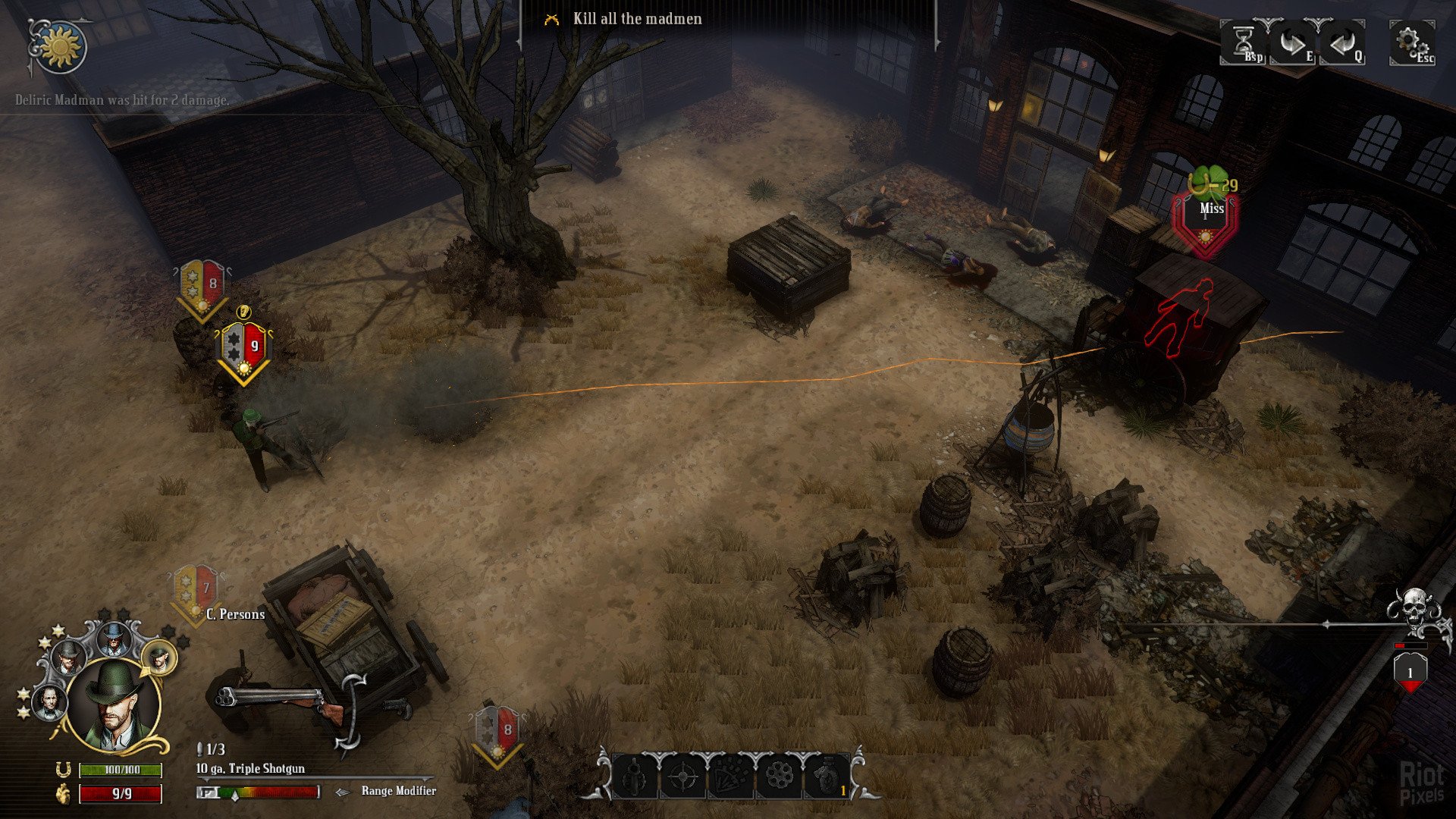Click the gold-ringed small active character portrait

158,658
